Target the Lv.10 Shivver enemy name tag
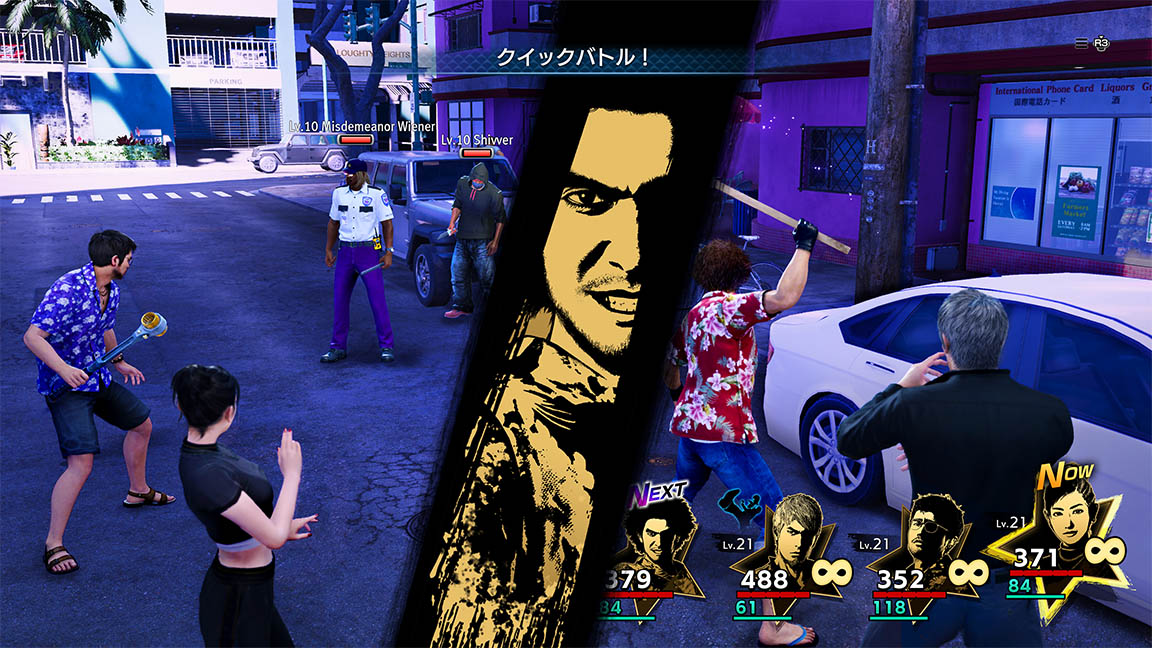 tap(477, 140)
